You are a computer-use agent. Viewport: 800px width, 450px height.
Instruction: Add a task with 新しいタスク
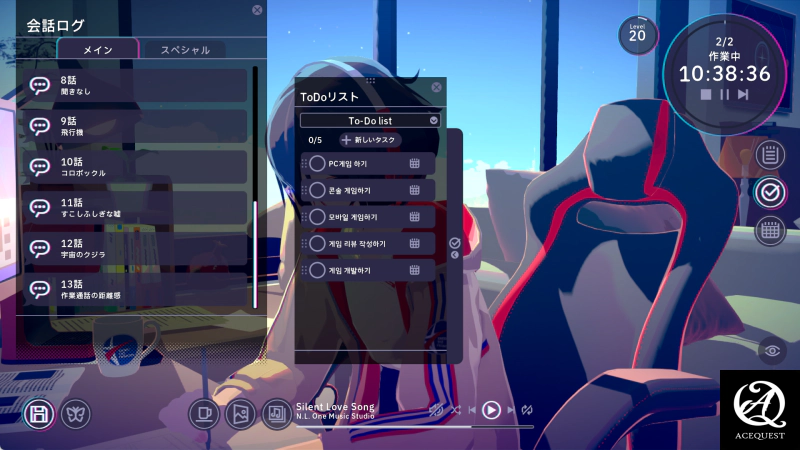pyautogui.click(x=369, y=140)
